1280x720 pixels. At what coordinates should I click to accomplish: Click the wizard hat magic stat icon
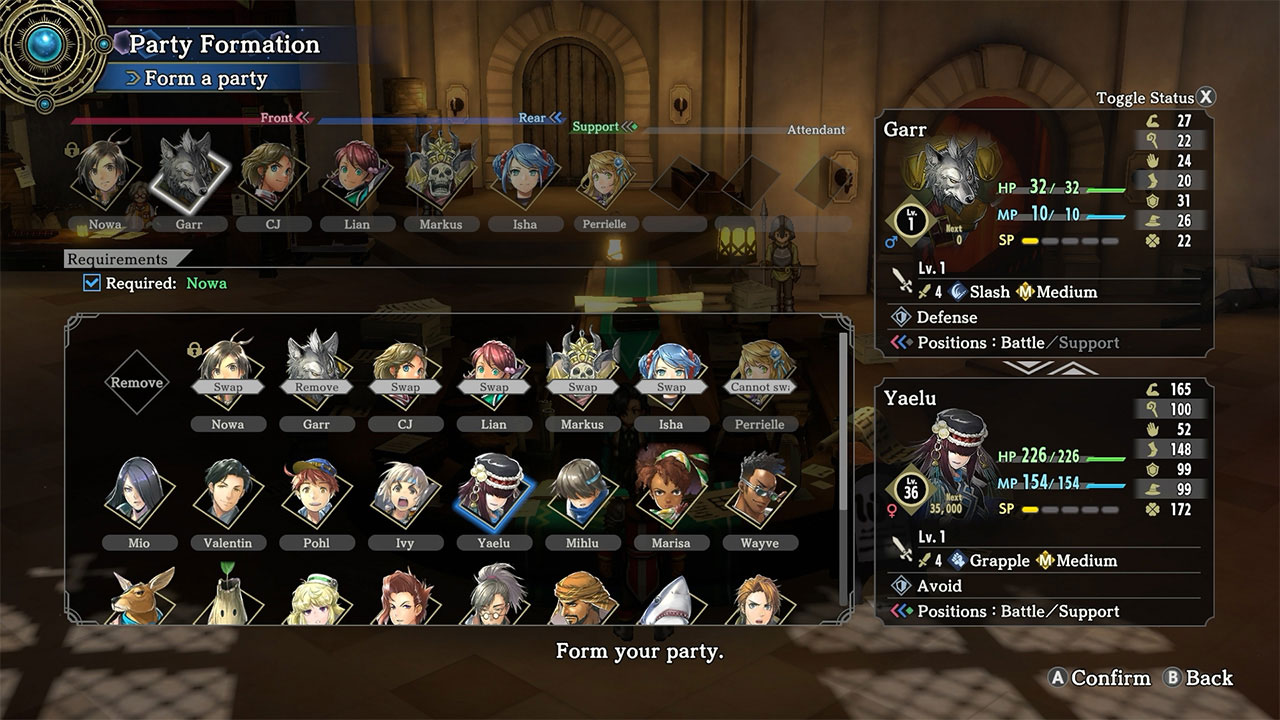click(1151, 219)
